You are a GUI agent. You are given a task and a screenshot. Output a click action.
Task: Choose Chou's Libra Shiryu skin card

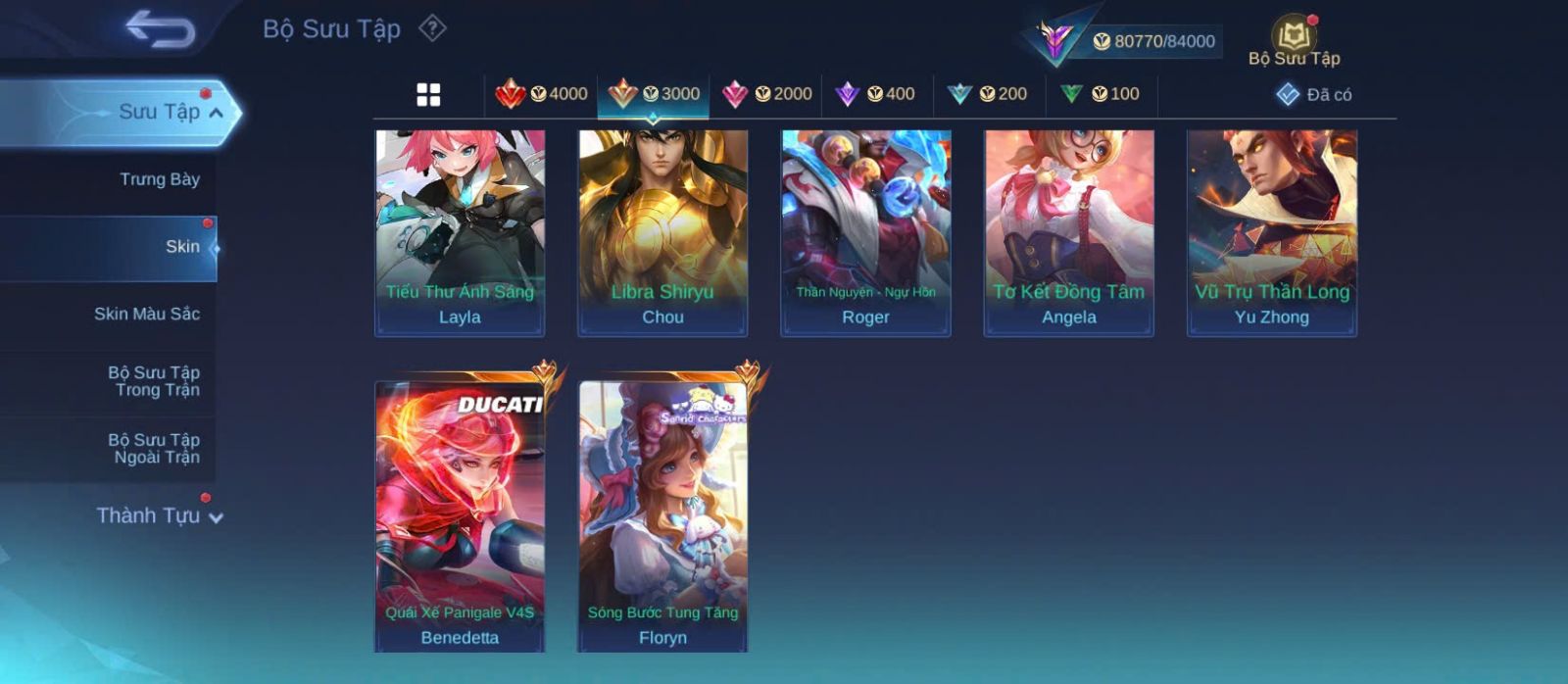[662, 233]
